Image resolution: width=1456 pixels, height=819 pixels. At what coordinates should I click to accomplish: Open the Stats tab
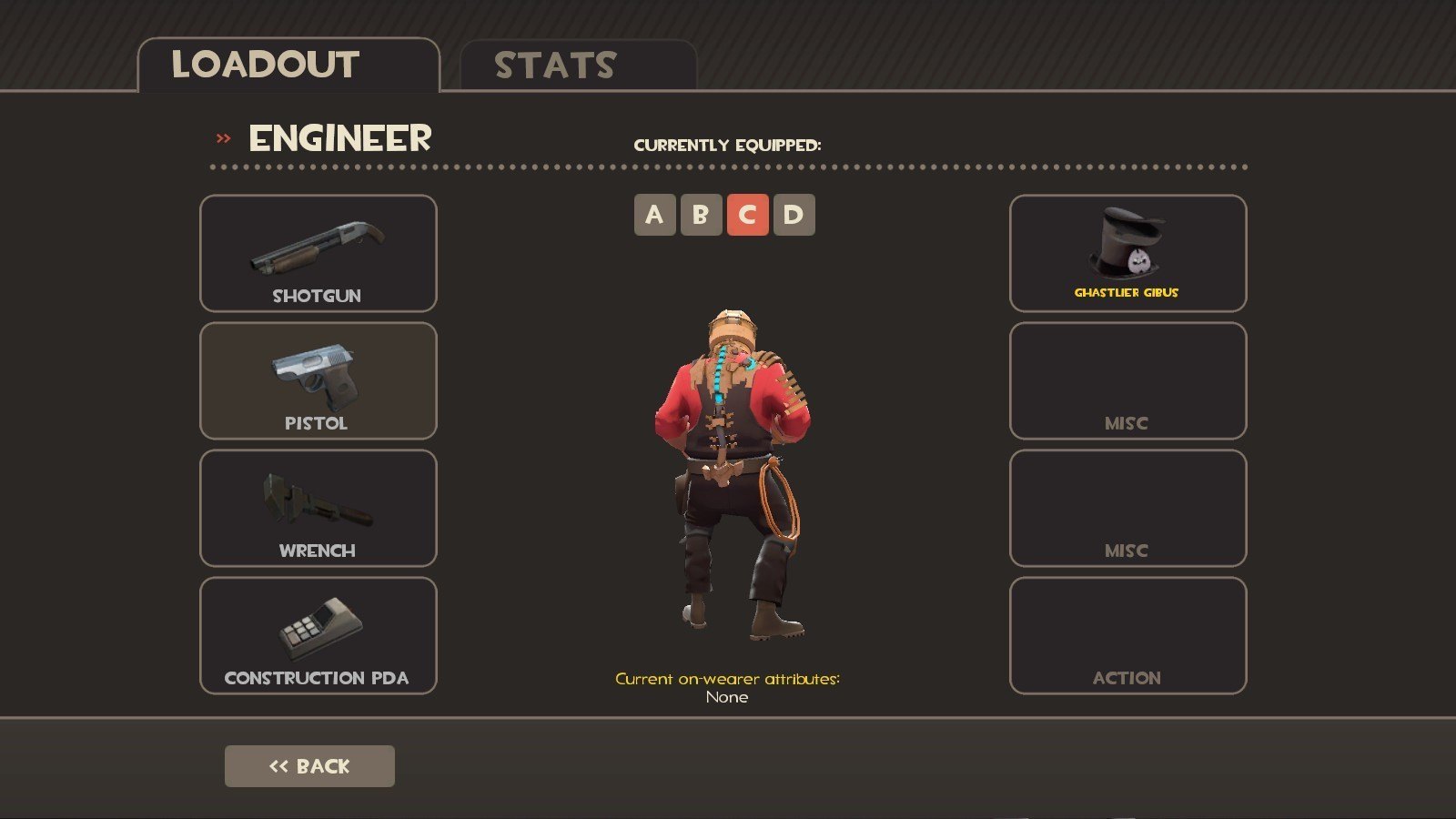pyautogui.click(x=578, y=66)
